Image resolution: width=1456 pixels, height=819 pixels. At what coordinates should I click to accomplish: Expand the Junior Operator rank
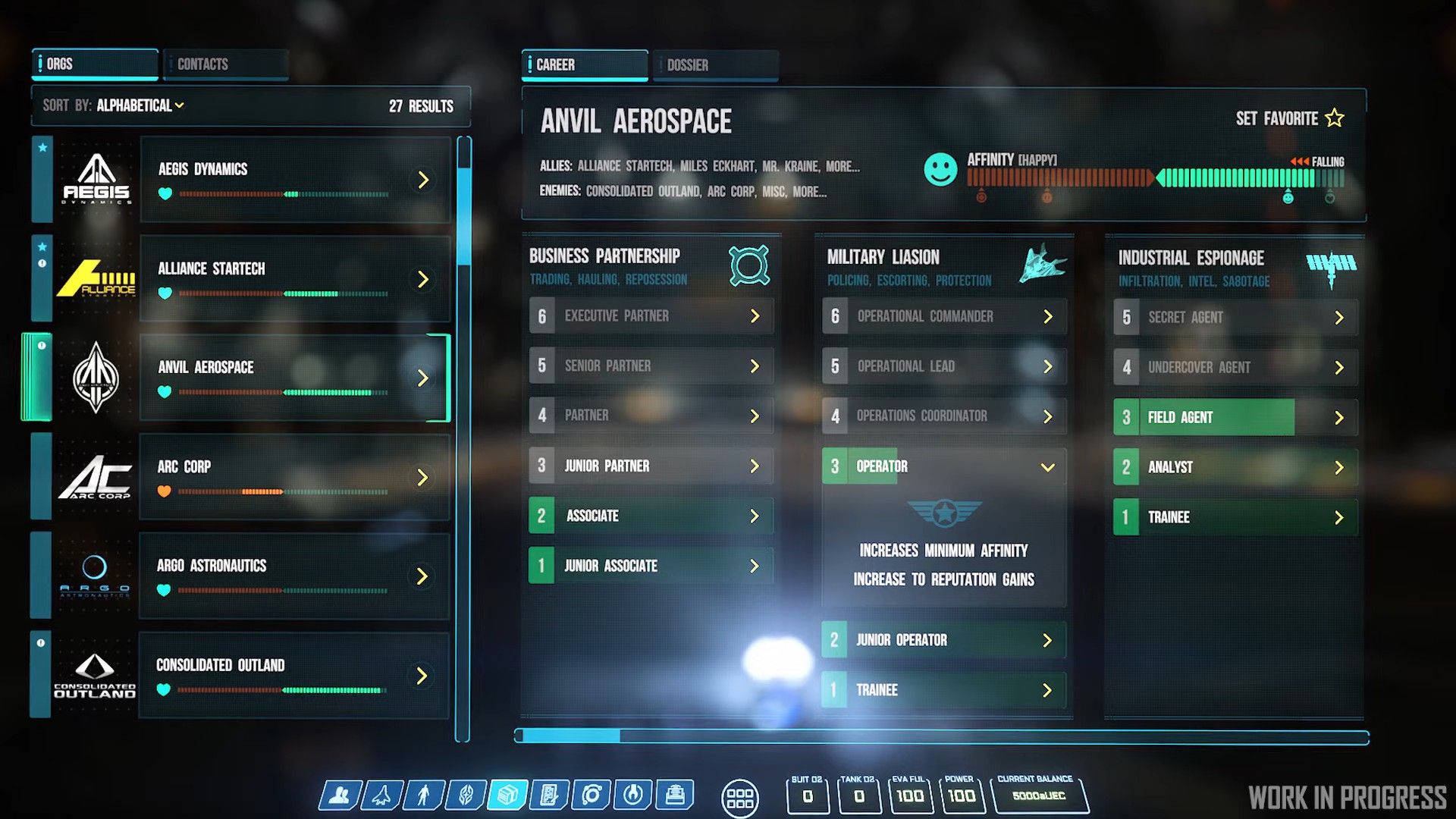tap(943, 640)
